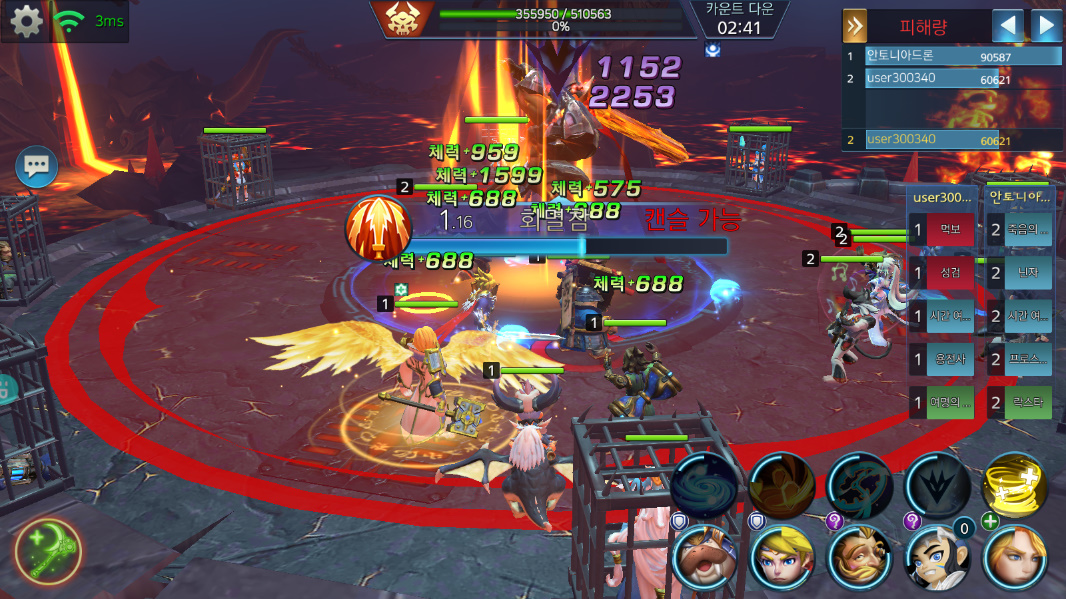Collapse the damage panel with the double-arrow button

coord(855,25)
